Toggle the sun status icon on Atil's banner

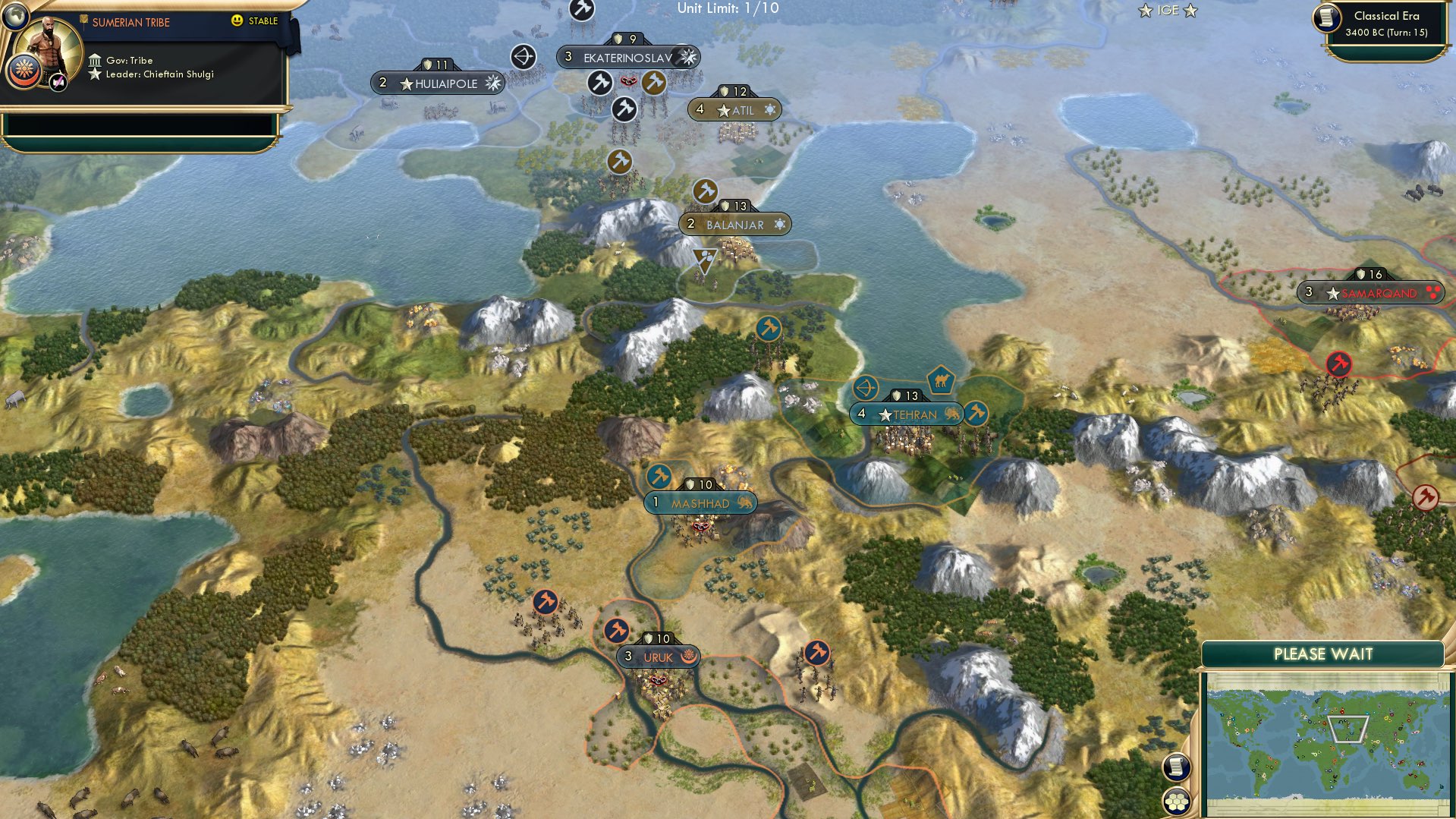[x=771, y=109]
